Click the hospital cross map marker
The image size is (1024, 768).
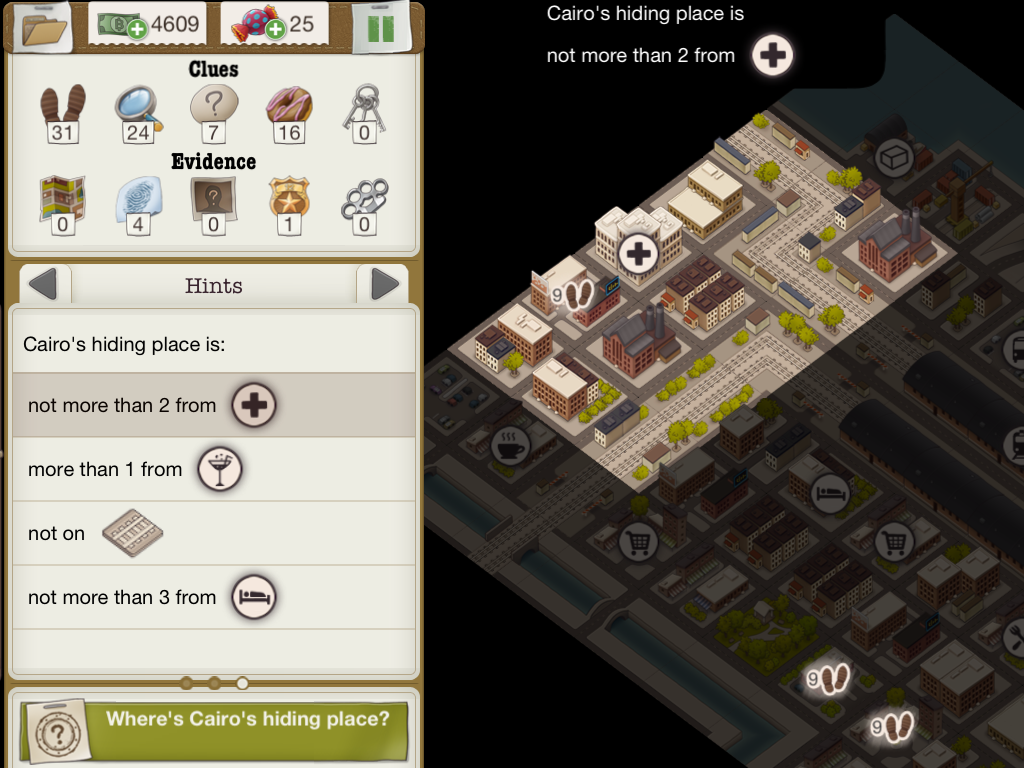tap(638, 253)
